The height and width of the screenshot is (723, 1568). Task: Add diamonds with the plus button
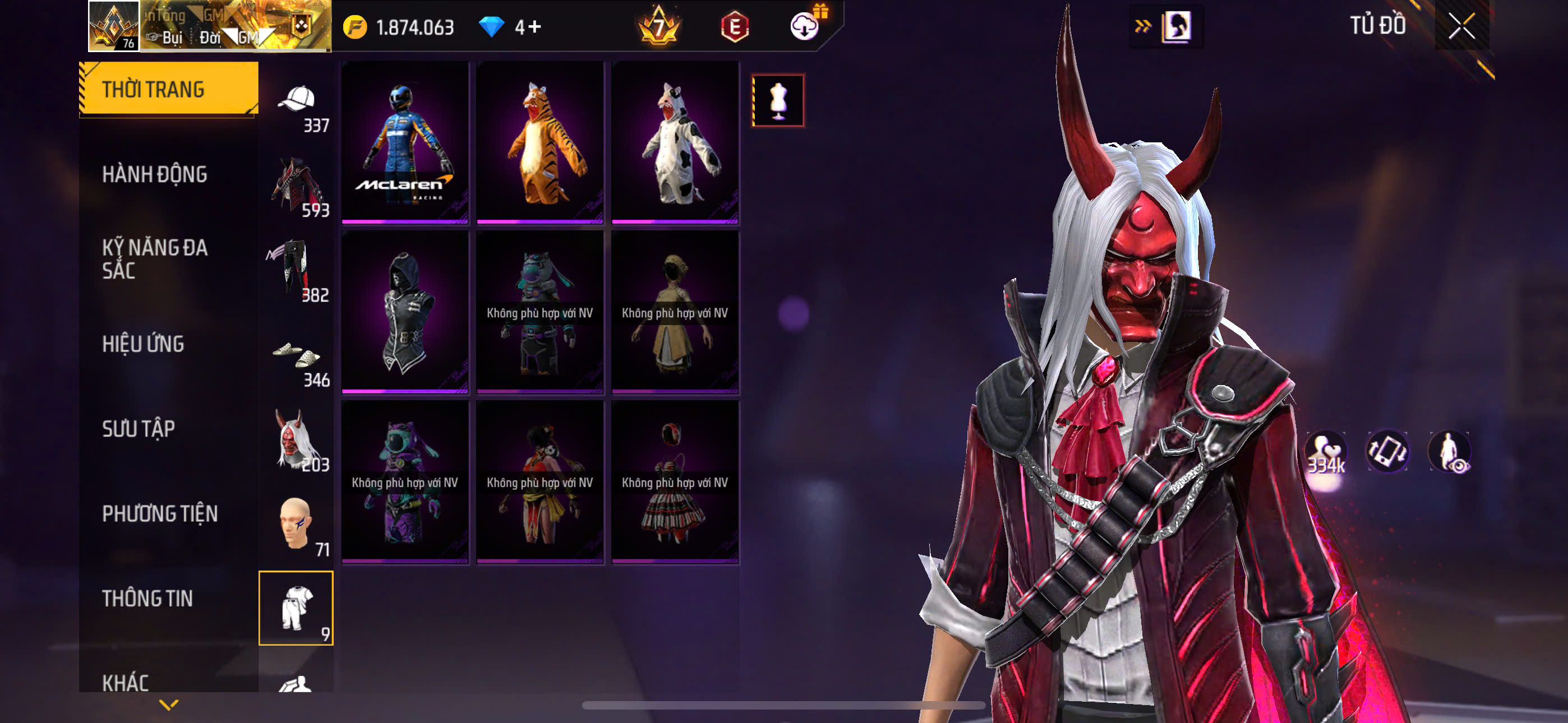534,27
